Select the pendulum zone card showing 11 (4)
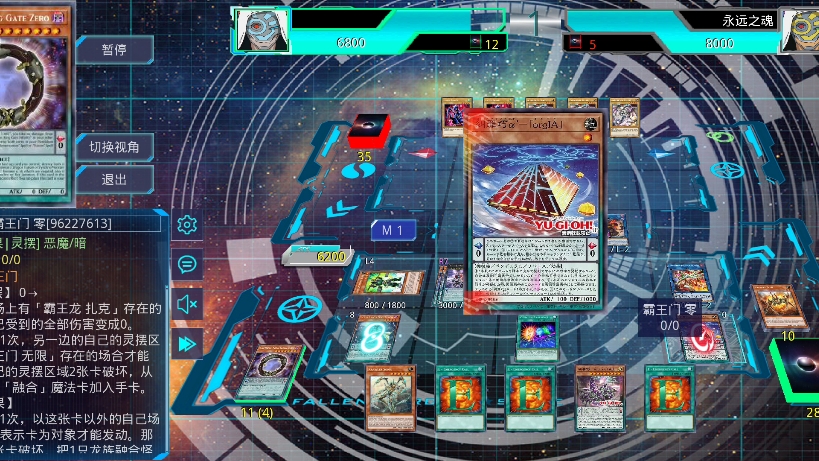 (264, 374)
